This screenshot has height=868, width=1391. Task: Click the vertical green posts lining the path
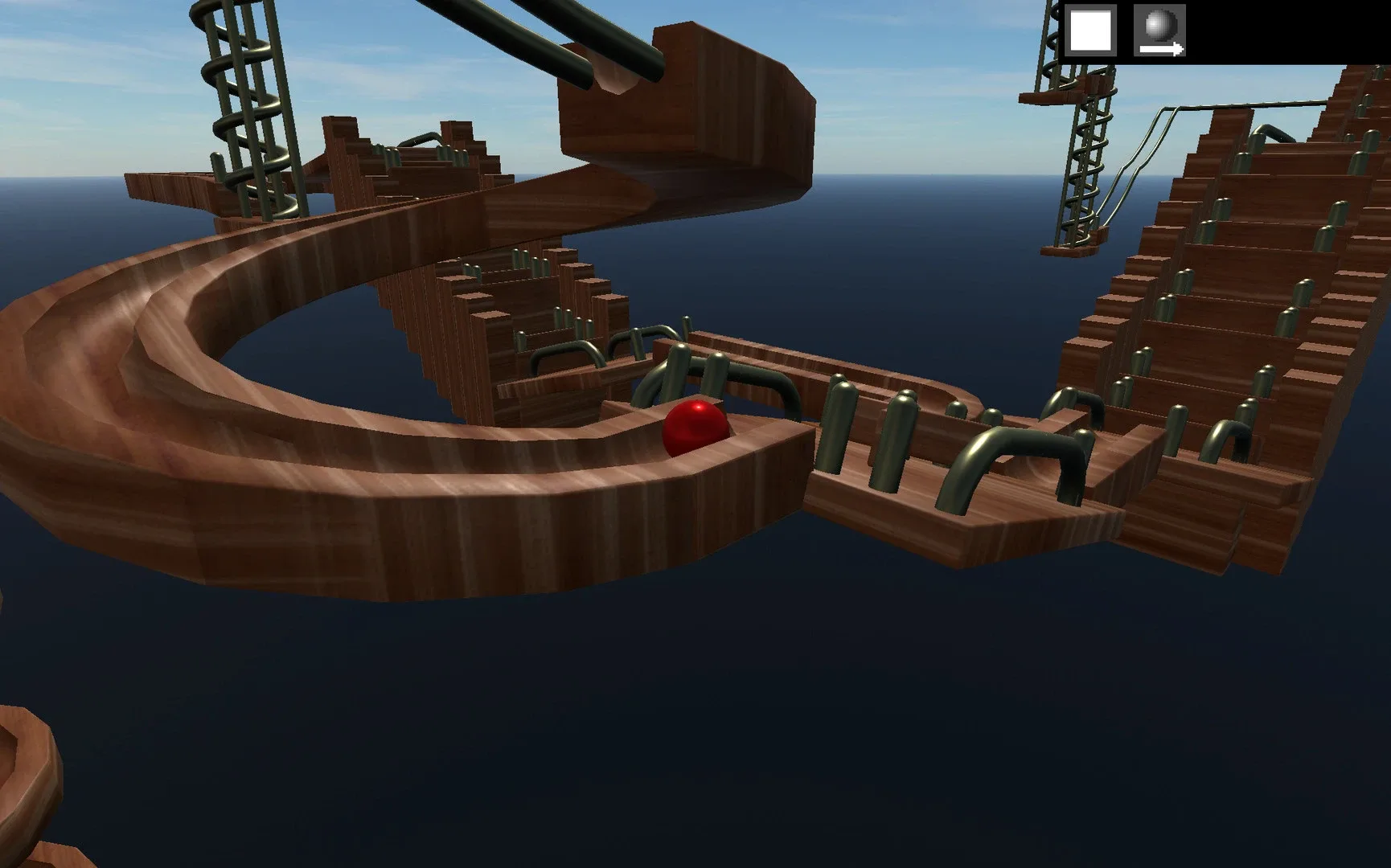(840, 426)
